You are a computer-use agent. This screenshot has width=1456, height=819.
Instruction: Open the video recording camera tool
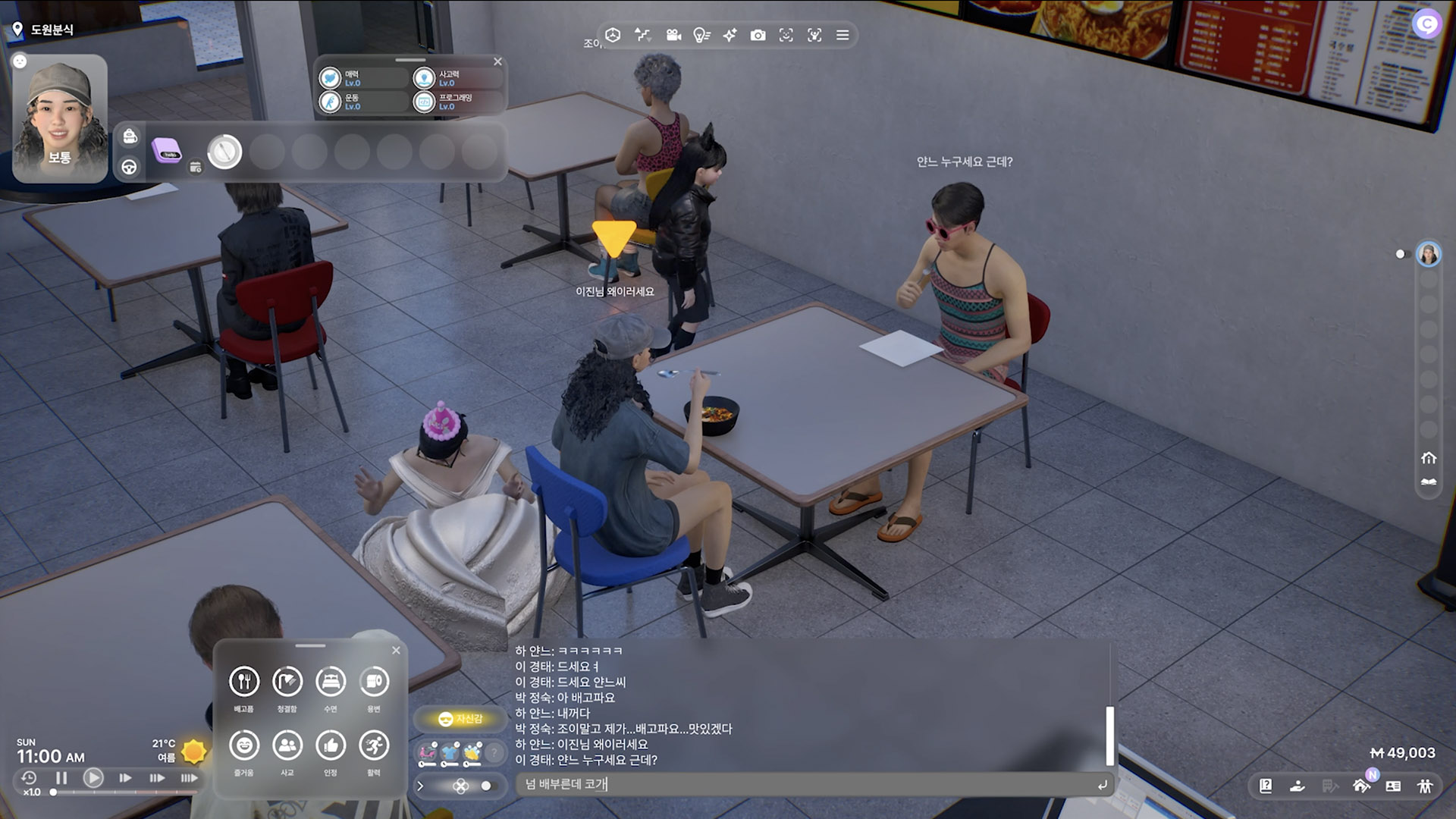(x=673, y=35)
